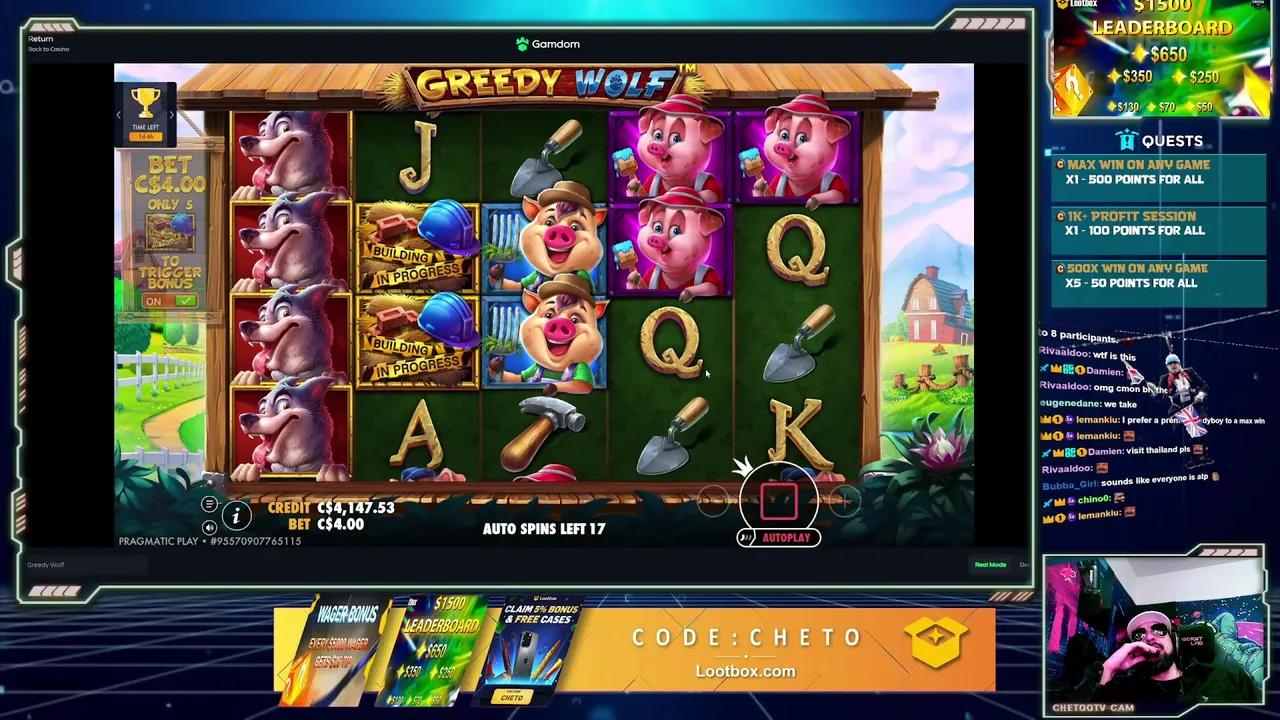The image size is (1280, 720).
Task: Select the footprints icon beside AUTOPLAY
Action: [x=744, y=537]
